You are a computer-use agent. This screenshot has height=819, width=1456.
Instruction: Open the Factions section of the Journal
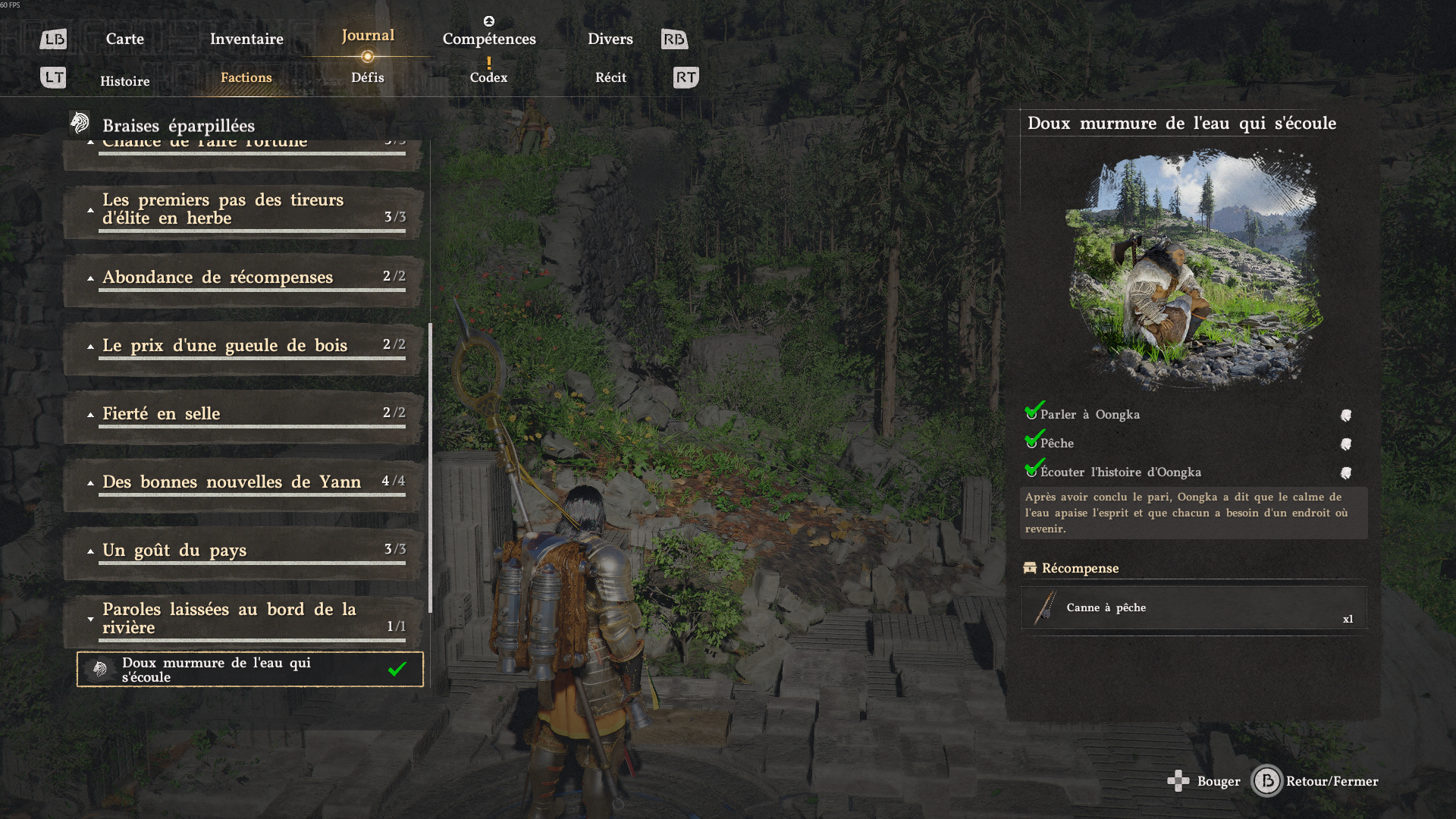coord(246,77)
